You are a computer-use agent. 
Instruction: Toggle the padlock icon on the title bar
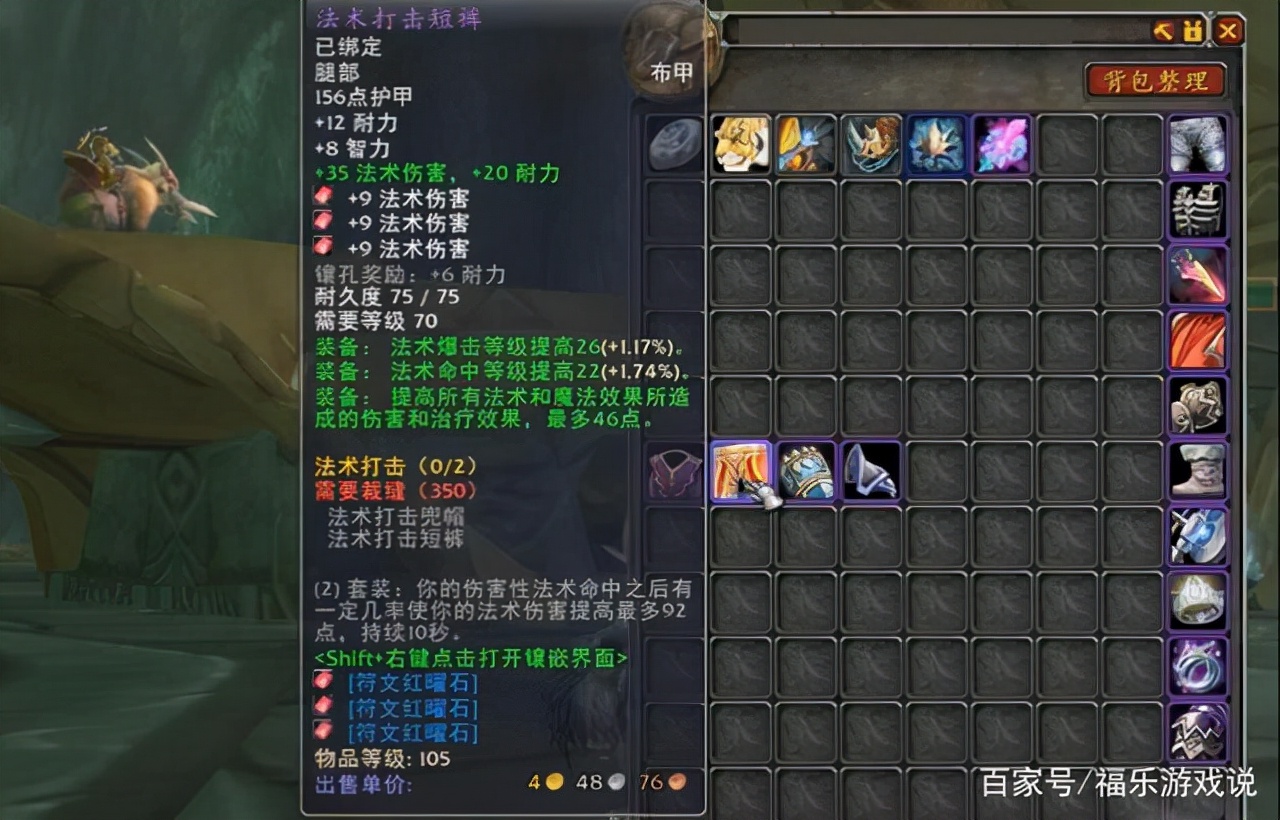pyautogui.click(x=1190, y=31)
